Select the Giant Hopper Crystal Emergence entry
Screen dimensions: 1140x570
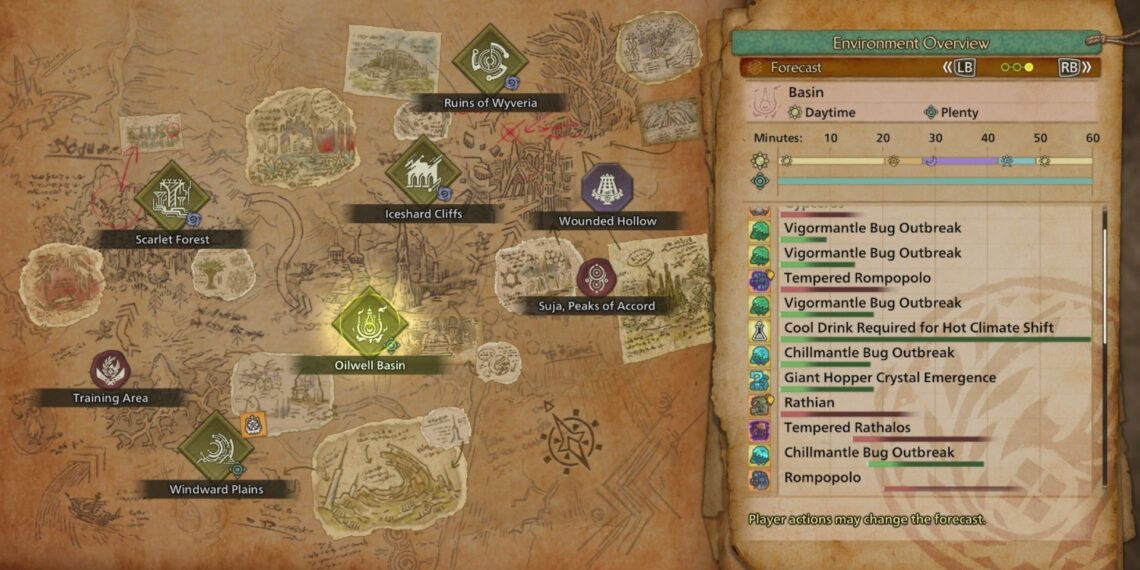click(x=889, y=378)
